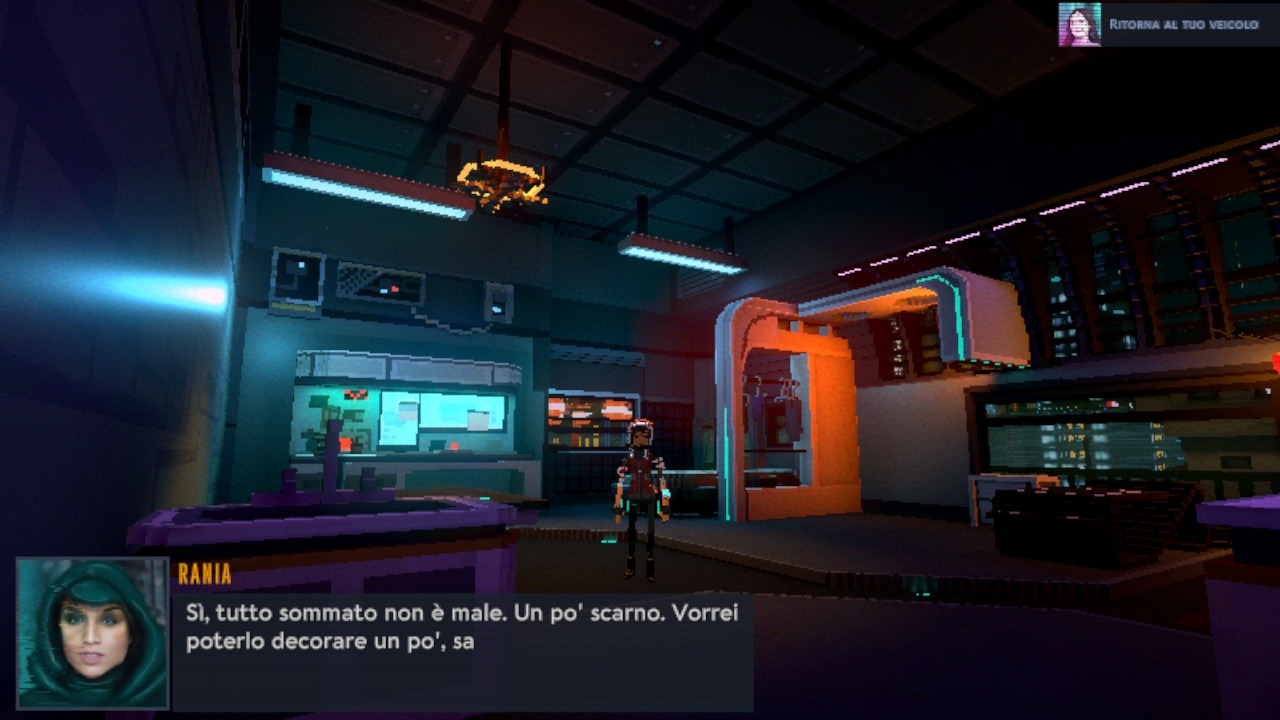Viewport: 1280px width, 720px height.
Task: Click the hanging cyan ceiling lamp
Action: (680, 255)
